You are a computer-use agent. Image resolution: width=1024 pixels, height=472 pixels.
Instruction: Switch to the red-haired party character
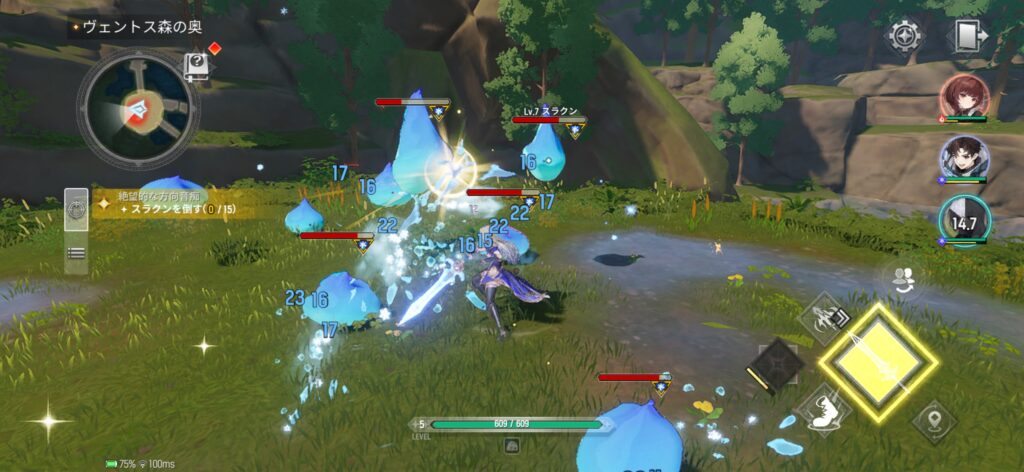pyautogui.click(x=965, y=97)
